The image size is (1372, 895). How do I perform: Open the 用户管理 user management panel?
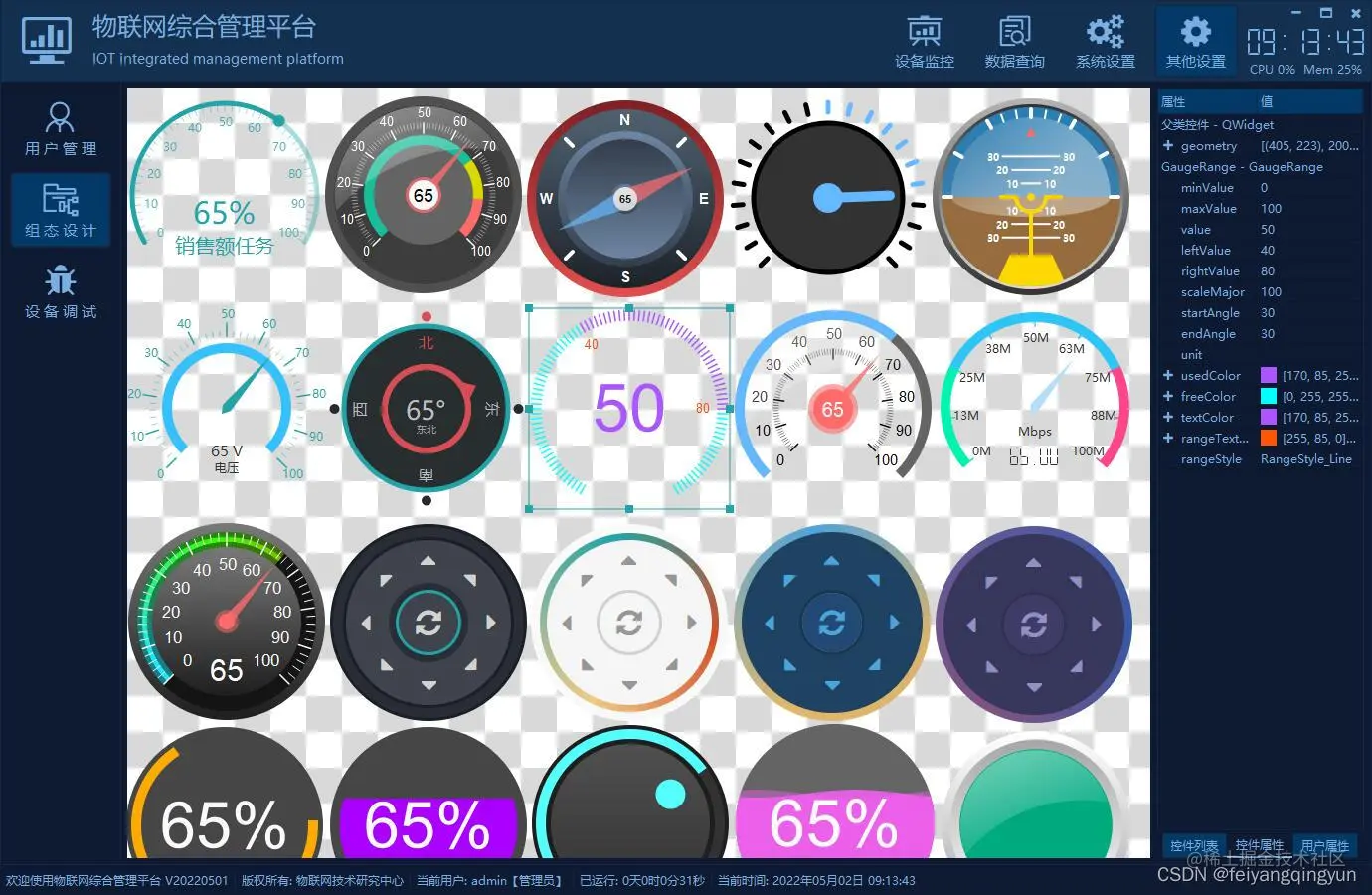point(60,127)
